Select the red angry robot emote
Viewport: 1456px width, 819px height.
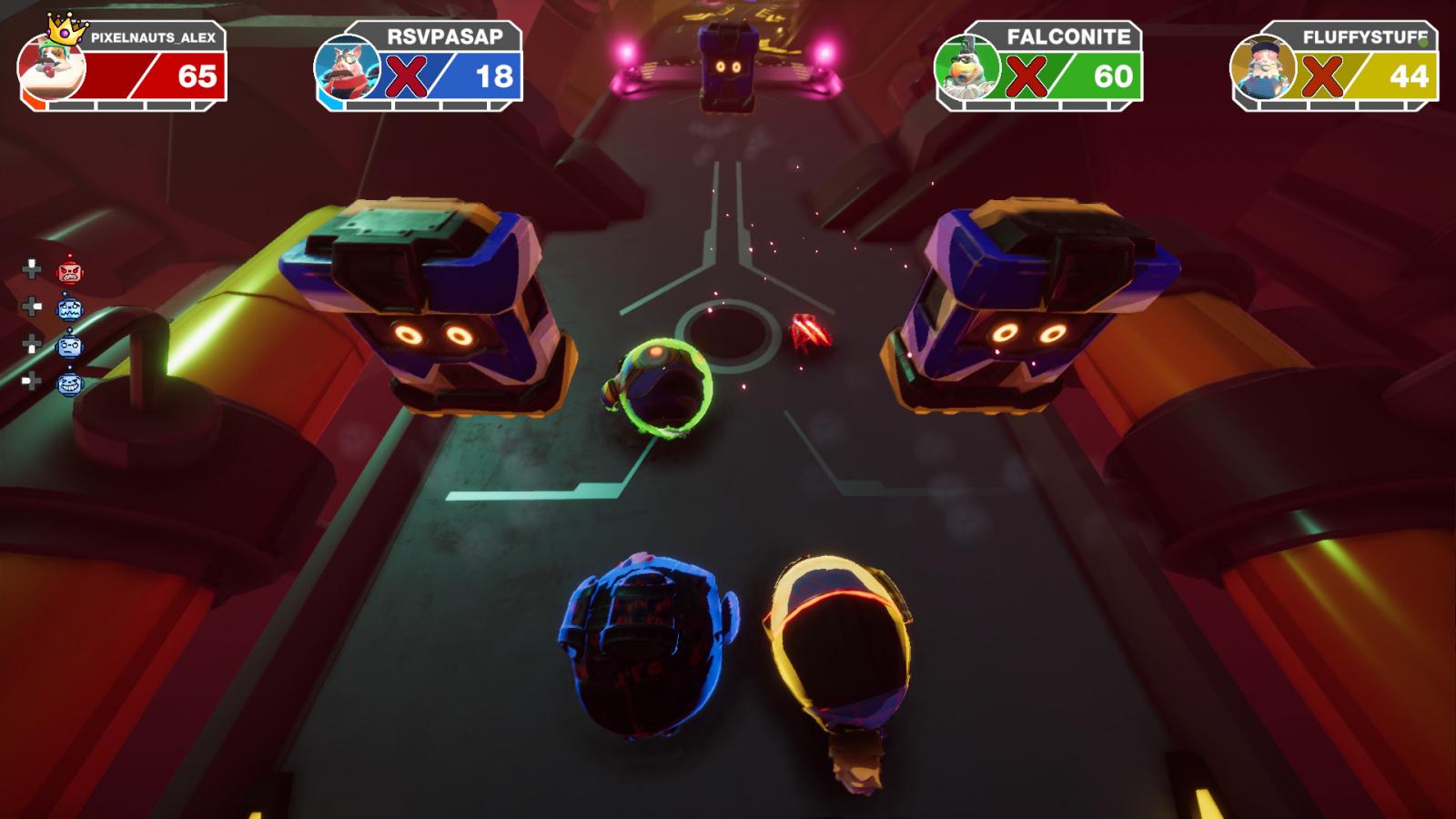pos(70,271)
